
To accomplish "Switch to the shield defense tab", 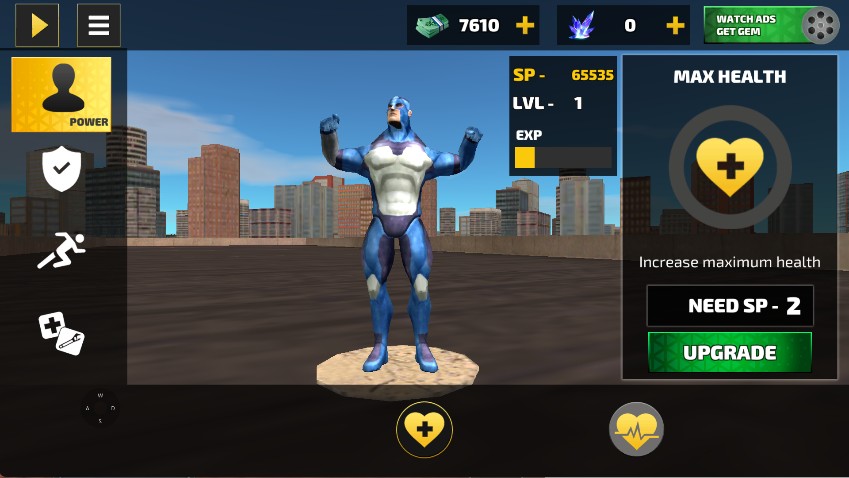I will 61,169.
